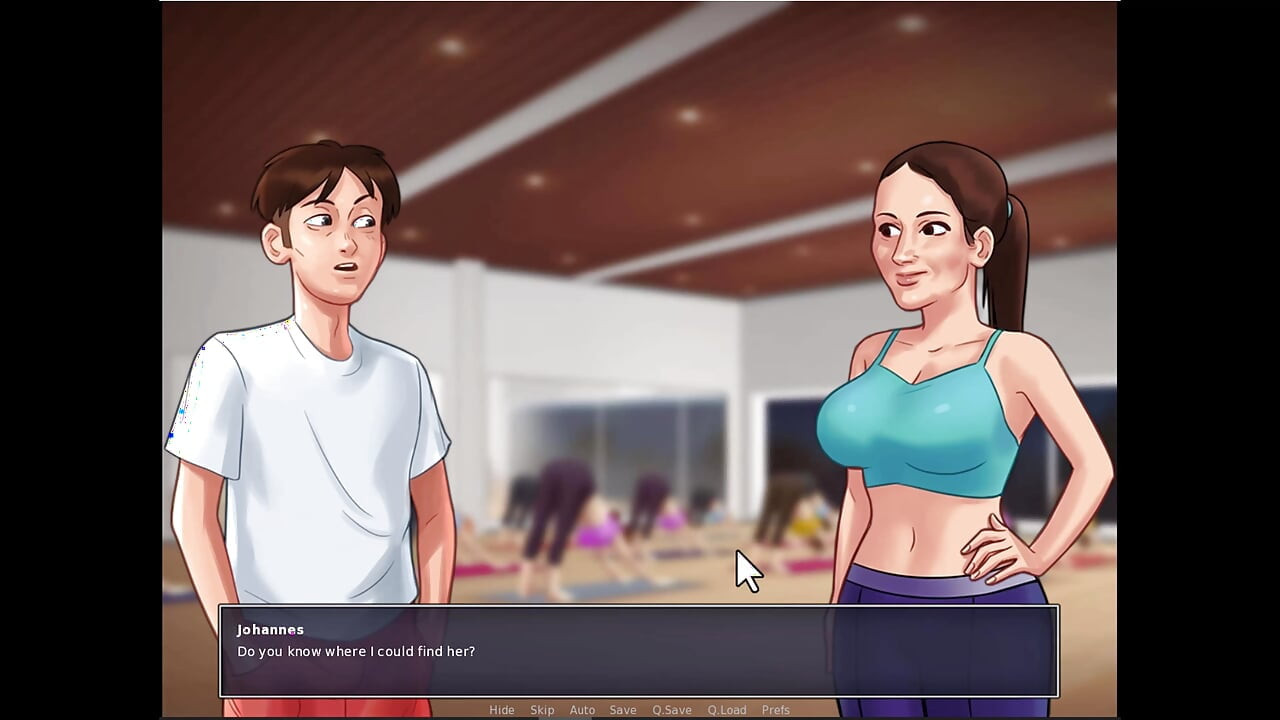Enable Skip mode in the quick menu
Screen dimensions: 1280x720
[542, 710]
